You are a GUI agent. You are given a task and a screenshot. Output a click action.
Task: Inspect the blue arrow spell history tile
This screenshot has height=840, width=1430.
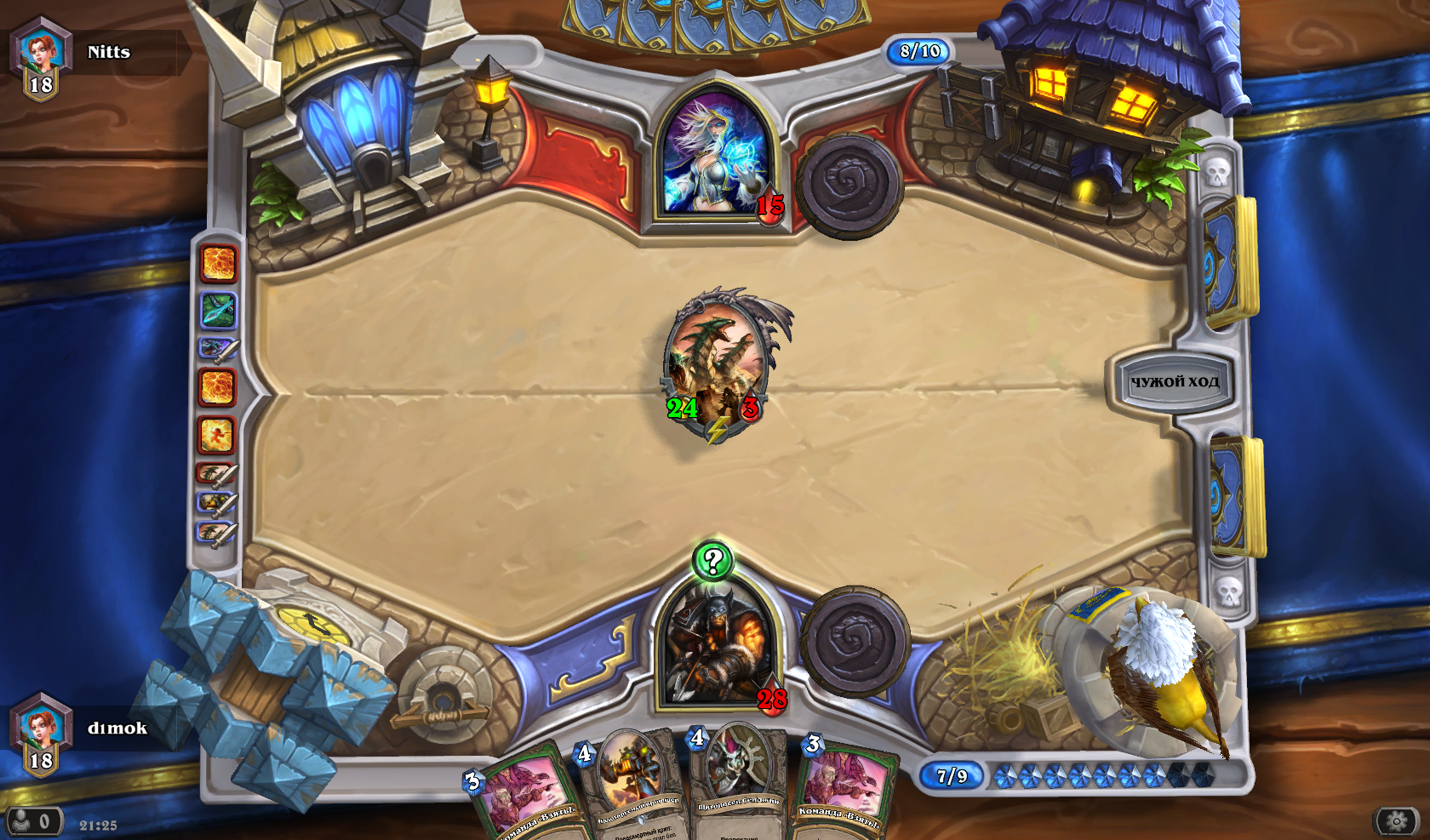coord(218,310)
